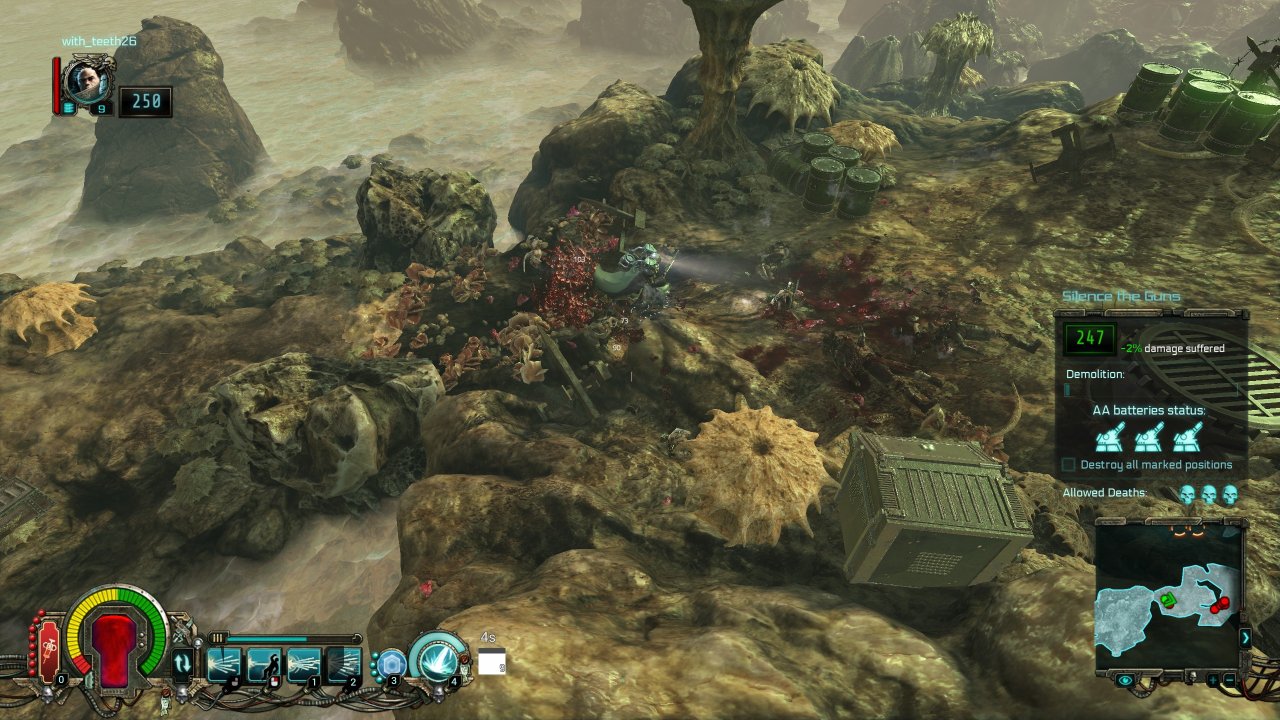The height and width of the screenshot is (720, 1280).
Task: Toggle minimap visibility with the eye icon
Action: [x=1126, y=681]
